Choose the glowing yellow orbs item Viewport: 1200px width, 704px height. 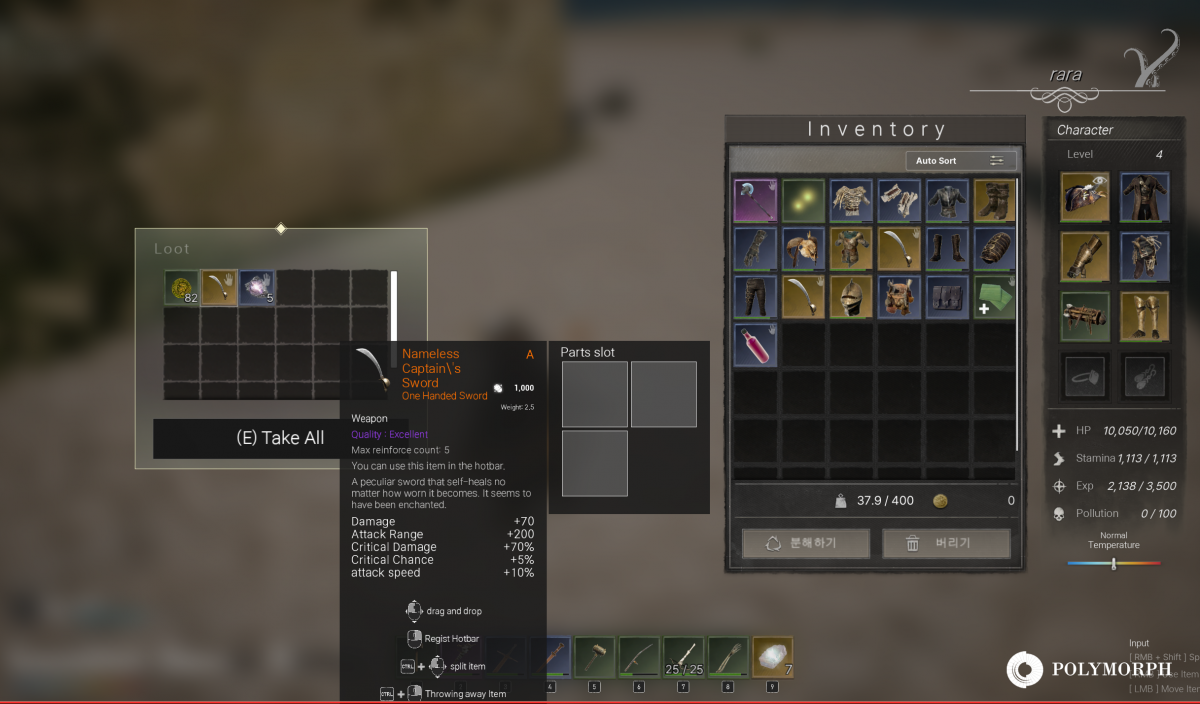point(803,200)
